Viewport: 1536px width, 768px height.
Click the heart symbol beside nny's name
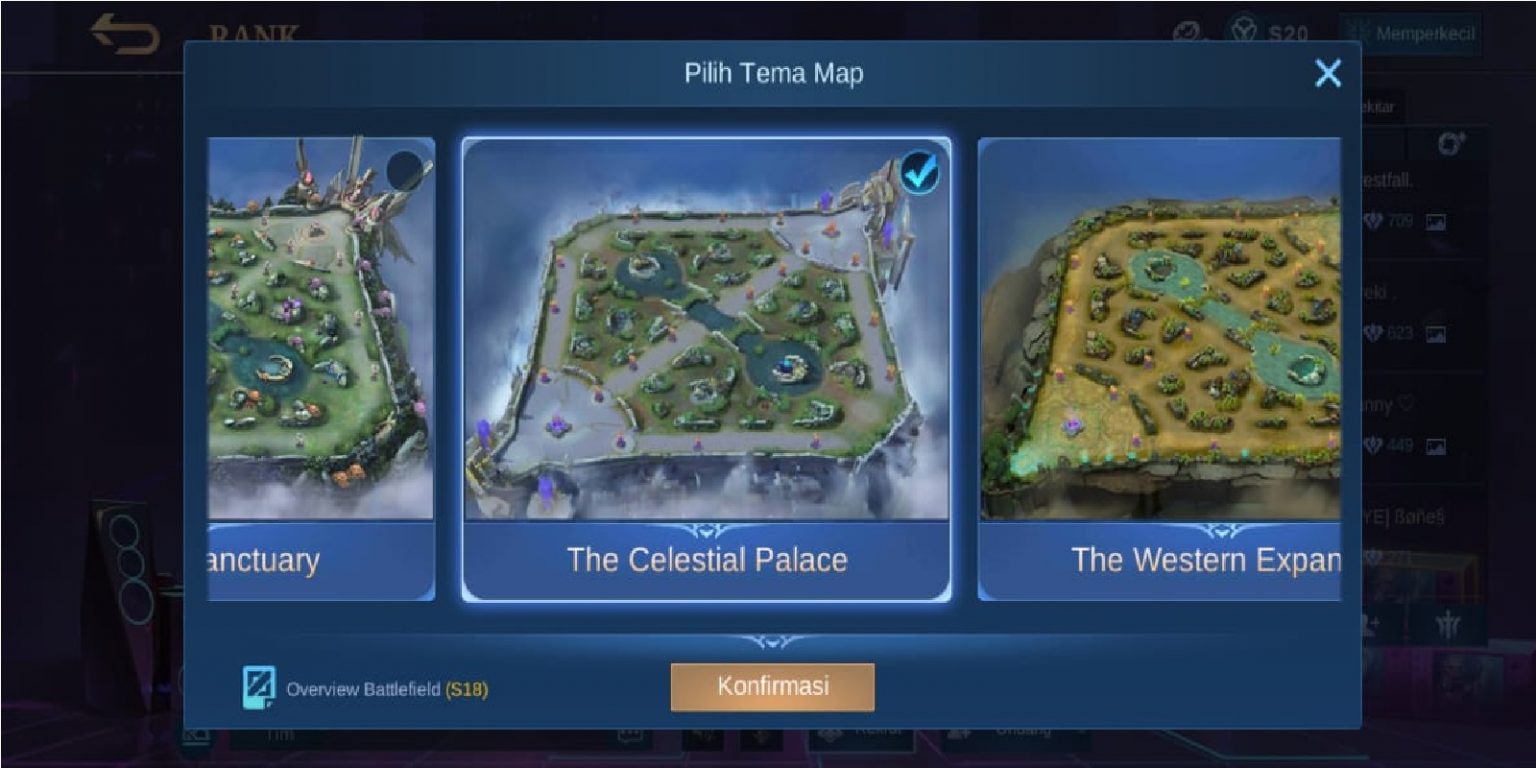(x=1407, y=404)
